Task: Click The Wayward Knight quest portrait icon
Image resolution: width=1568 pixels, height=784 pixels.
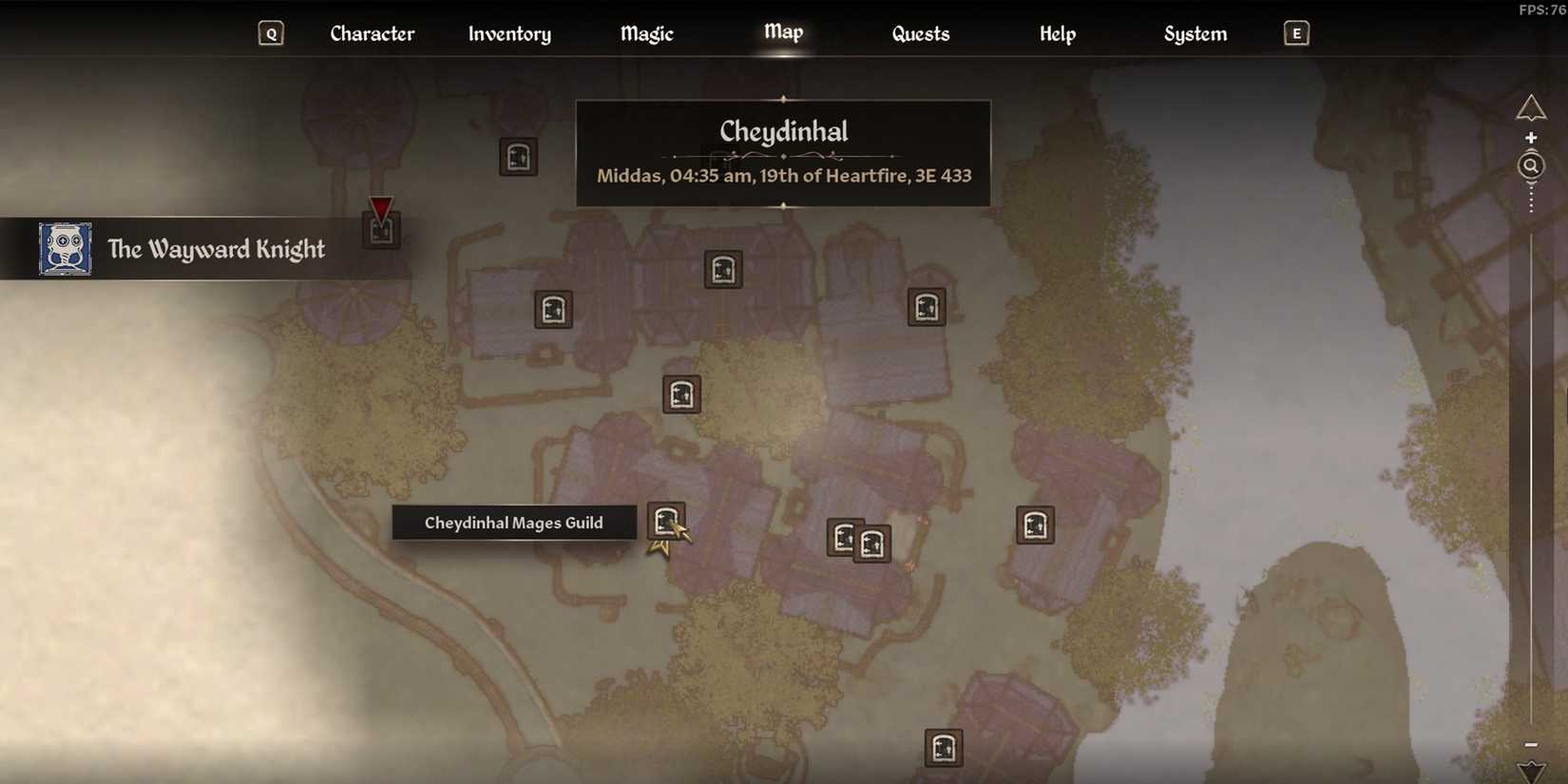Action: (x=64, y=250)
